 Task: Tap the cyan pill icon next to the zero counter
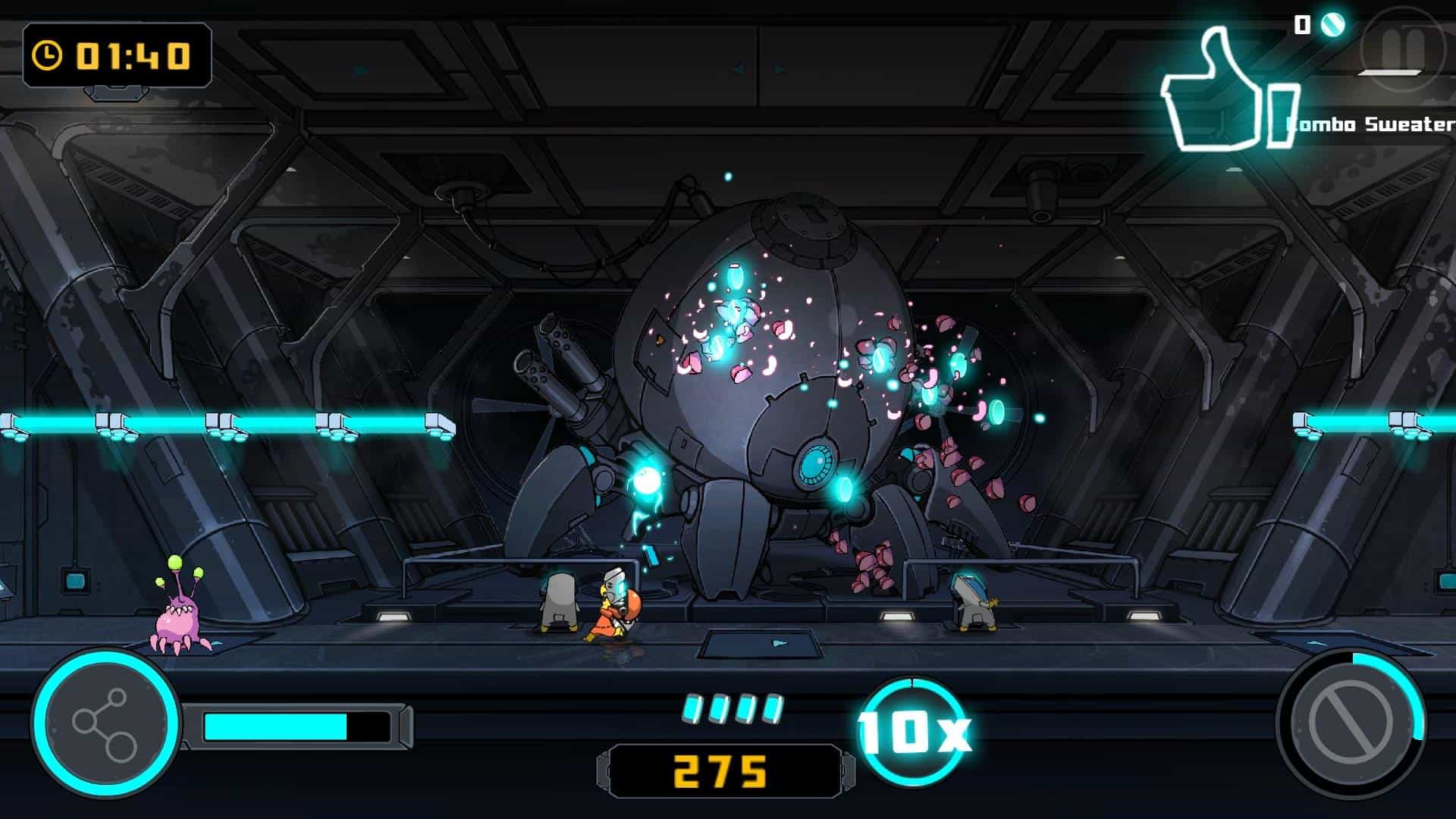pos(1332,25)
